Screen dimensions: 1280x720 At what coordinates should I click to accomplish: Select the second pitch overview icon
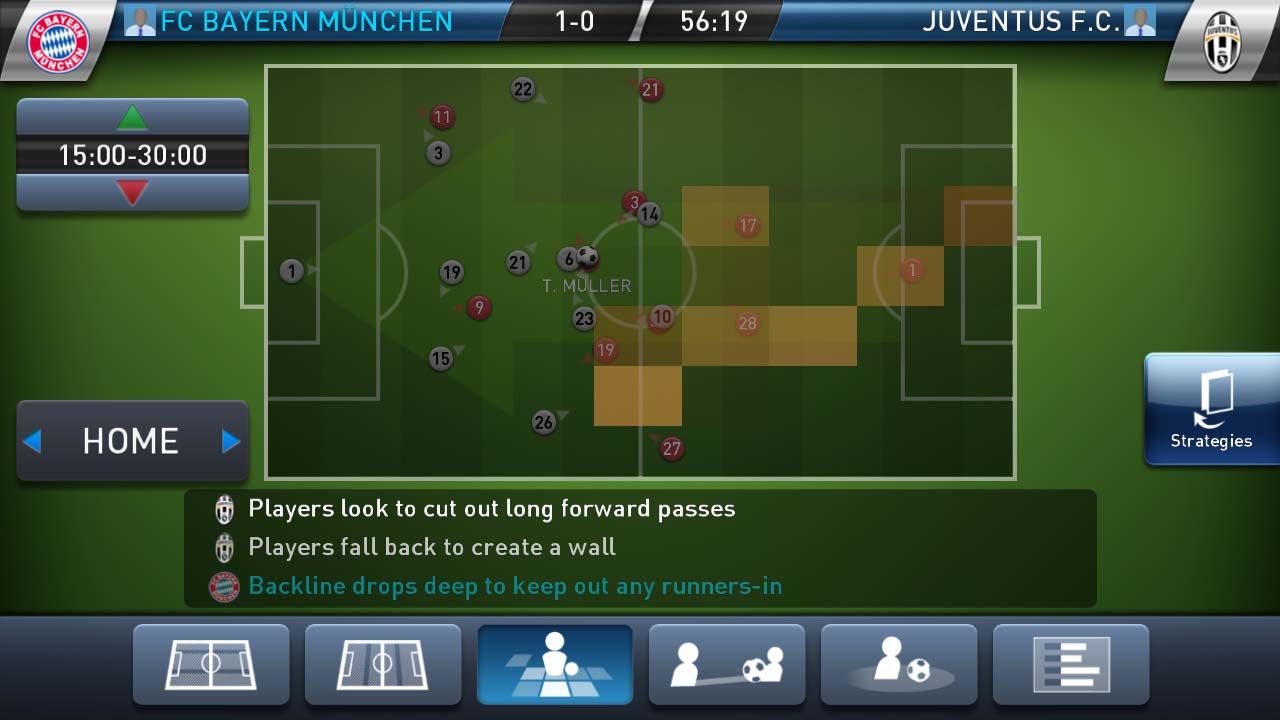tap(383, 663)
